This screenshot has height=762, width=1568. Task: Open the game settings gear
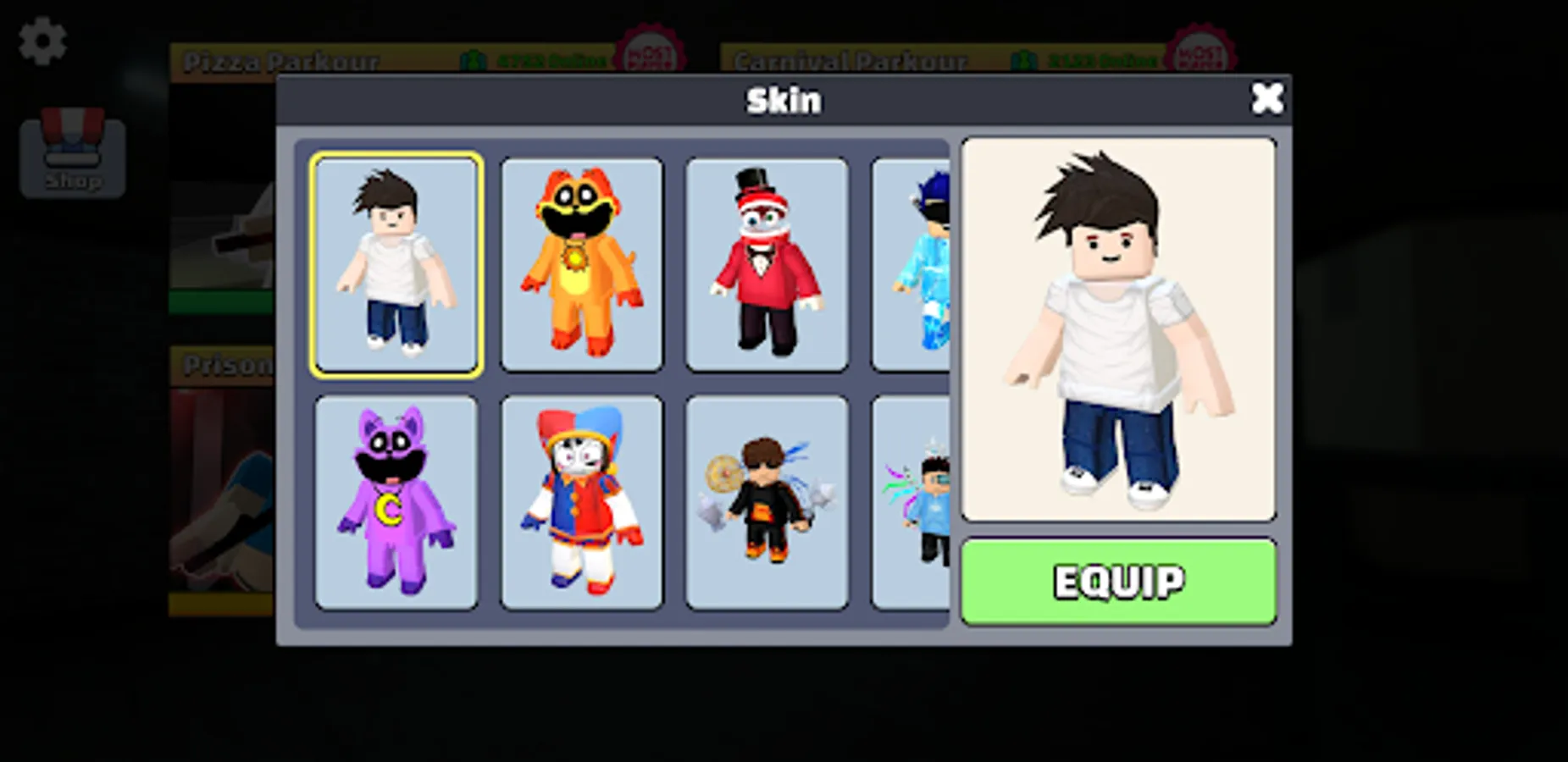tap(42, 39)
